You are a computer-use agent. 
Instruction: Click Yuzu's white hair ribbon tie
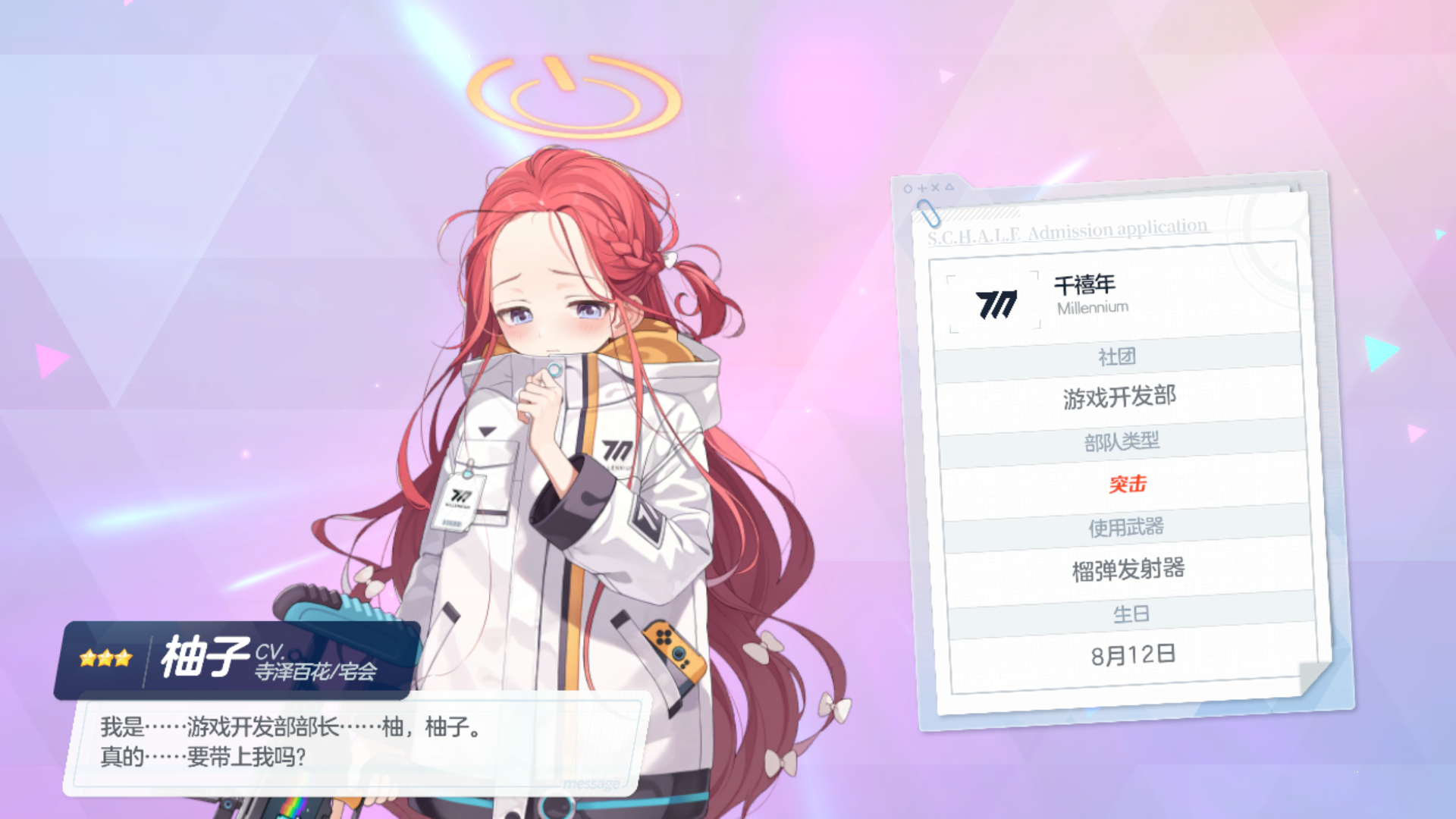pyautogui.click(x=670, y=260)
